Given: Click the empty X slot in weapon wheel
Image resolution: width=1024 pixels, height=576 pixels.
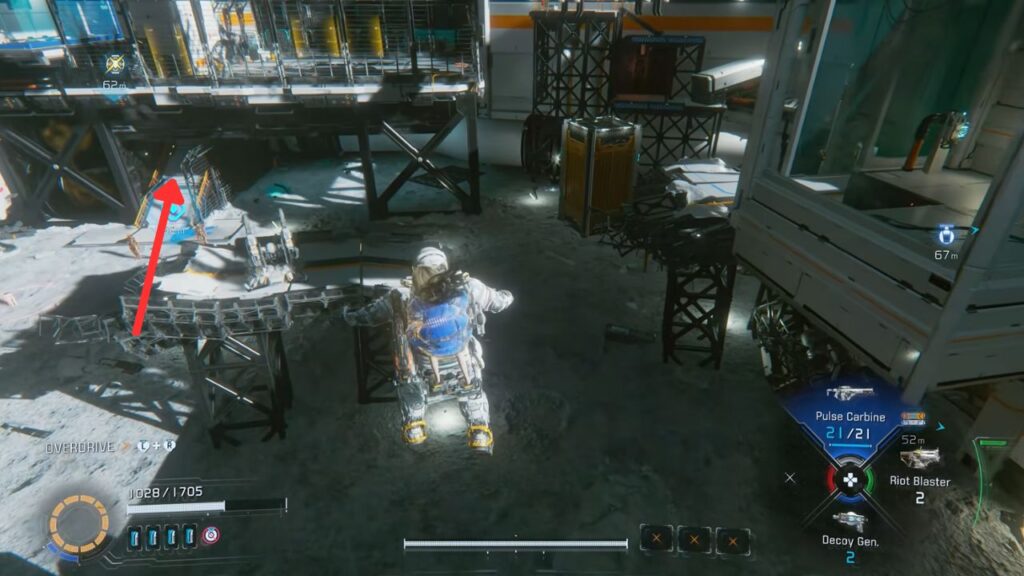Looking at the screenshot, I should [x=791, y=479].
